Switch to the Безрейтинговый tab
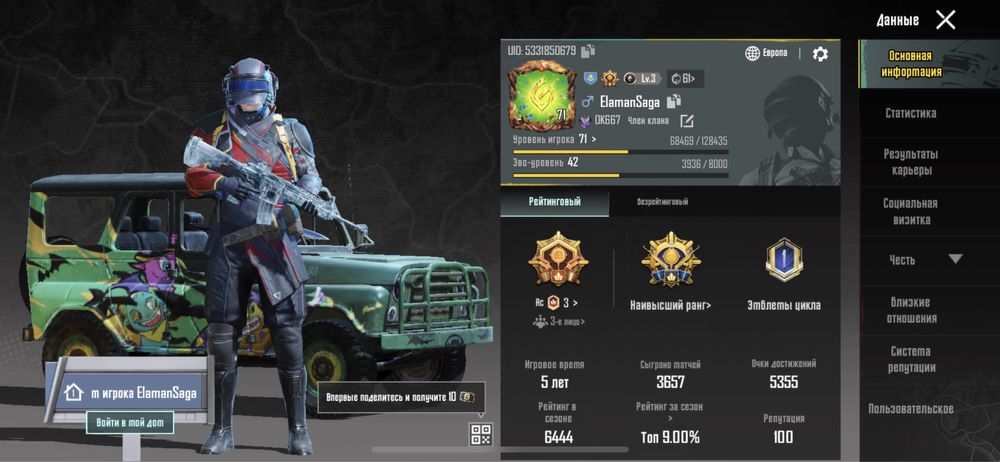This screenshot has width=1000, height=462. coord(662,202)
